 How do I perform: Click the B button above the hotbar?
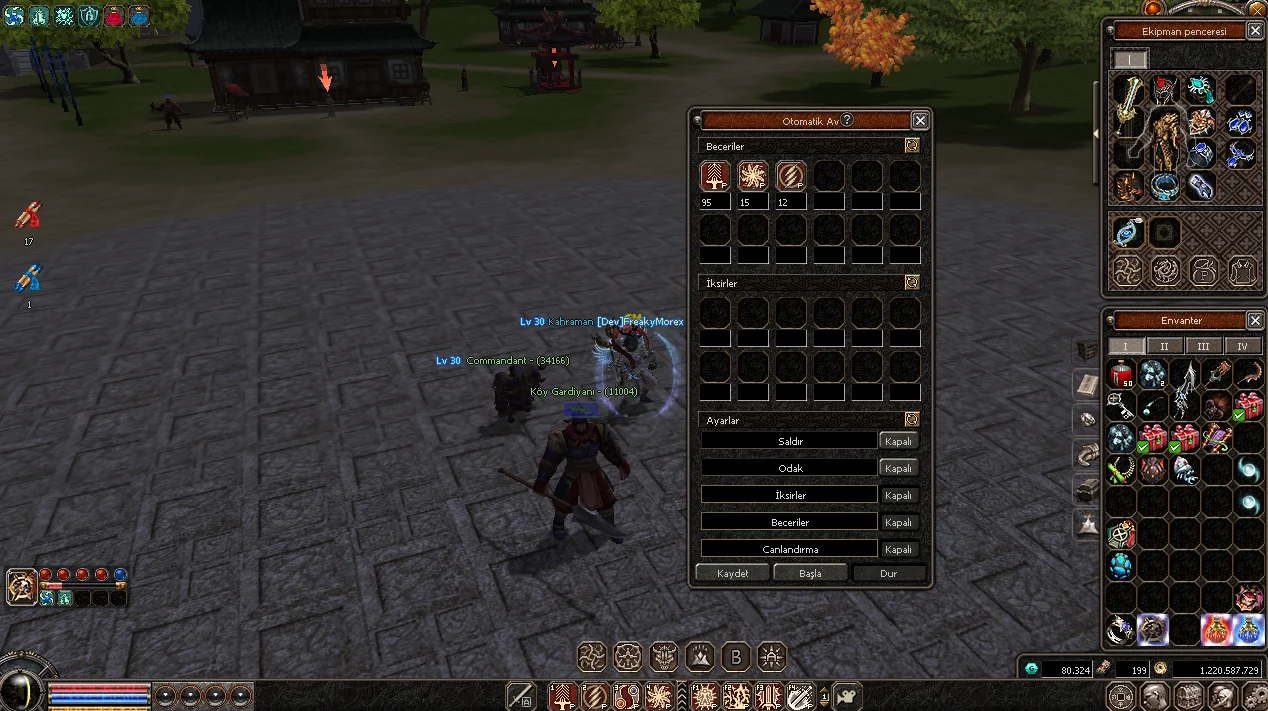point(736,657)
